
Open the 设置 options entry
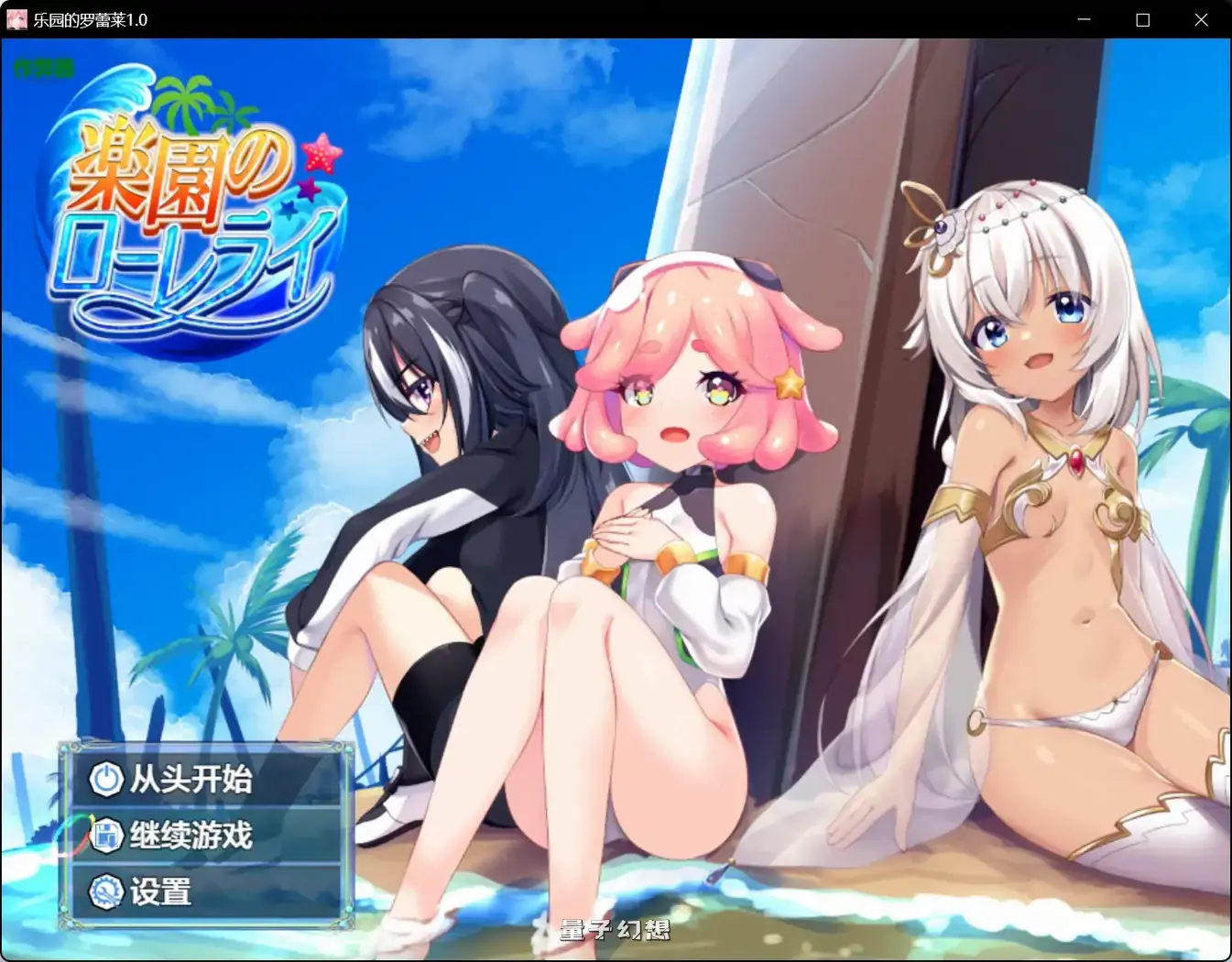165,890
